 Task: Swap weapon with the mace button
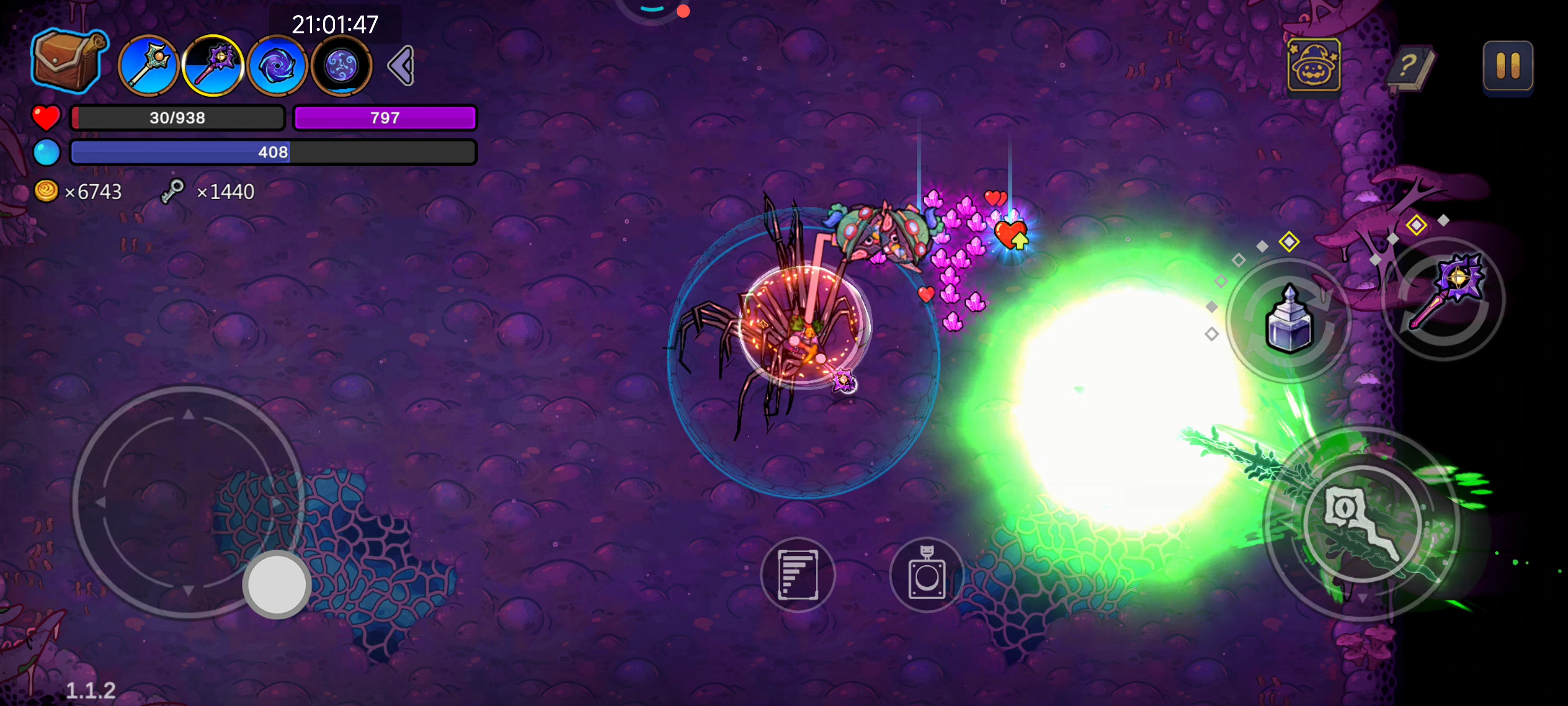pyautogui.click(x=1444, y=299)
